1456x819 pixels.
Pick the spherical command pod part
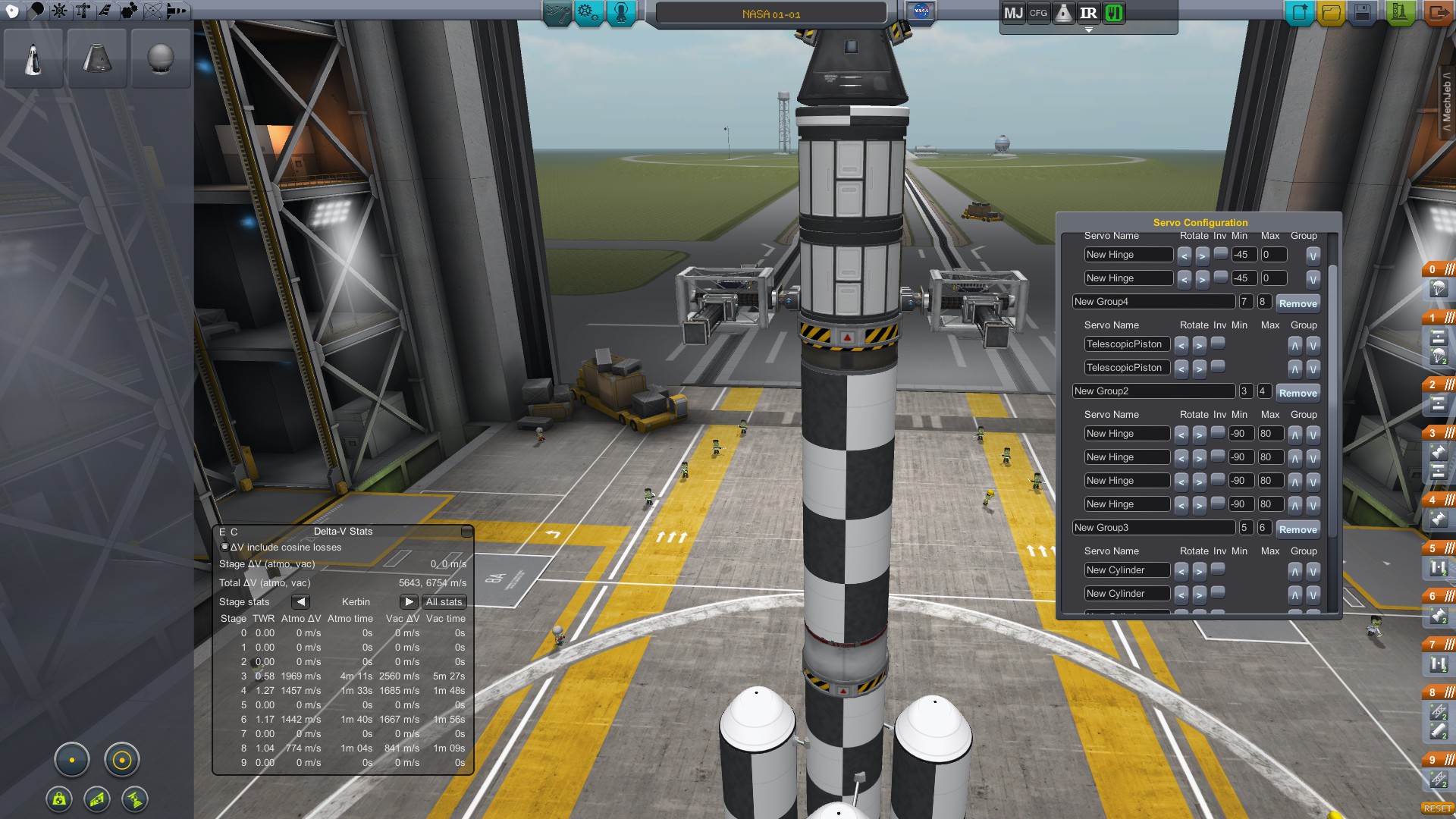(161, 58)
